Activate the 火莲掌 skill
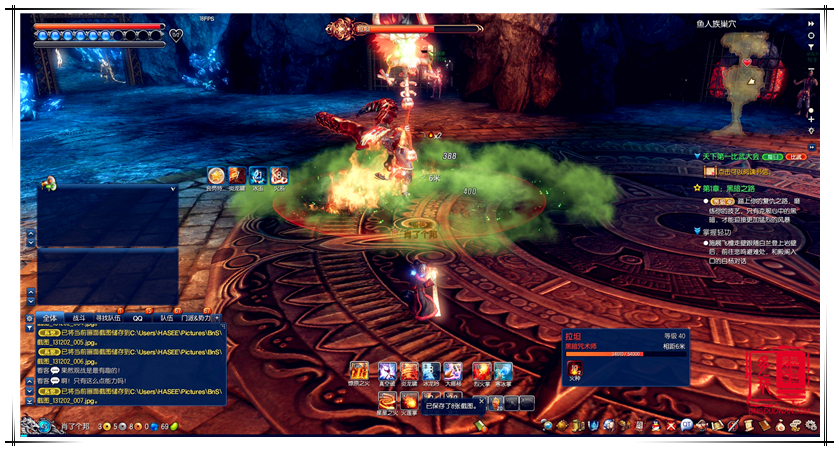 tap(410, 400)
